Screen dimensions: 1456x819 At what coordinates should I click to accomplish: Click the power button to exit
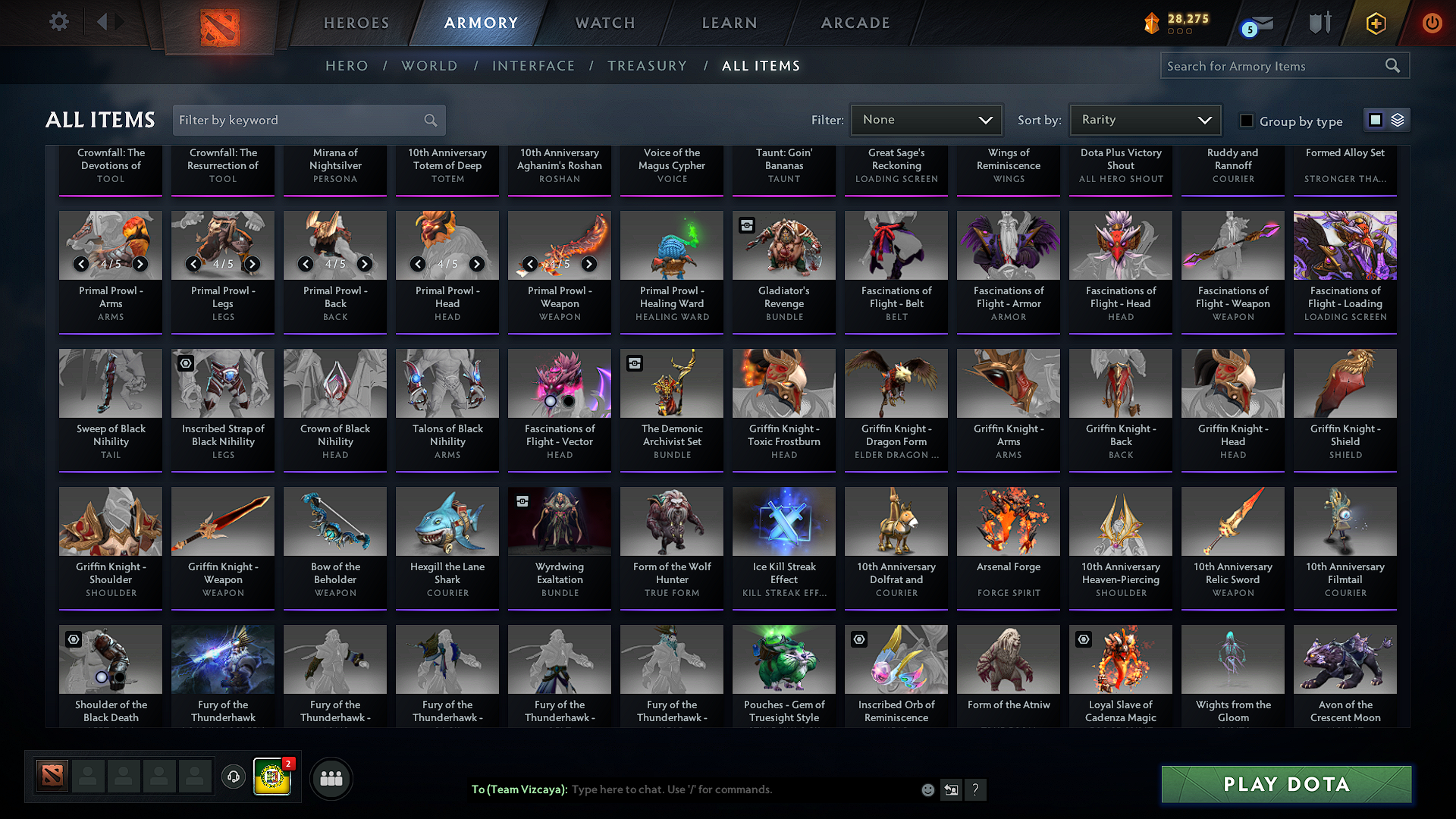pos(1432,23)
